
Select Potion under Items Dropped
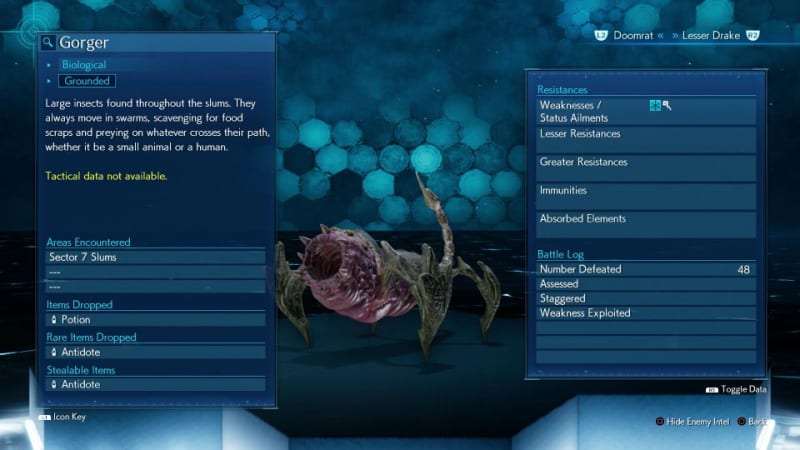click(x=155, y=320)
